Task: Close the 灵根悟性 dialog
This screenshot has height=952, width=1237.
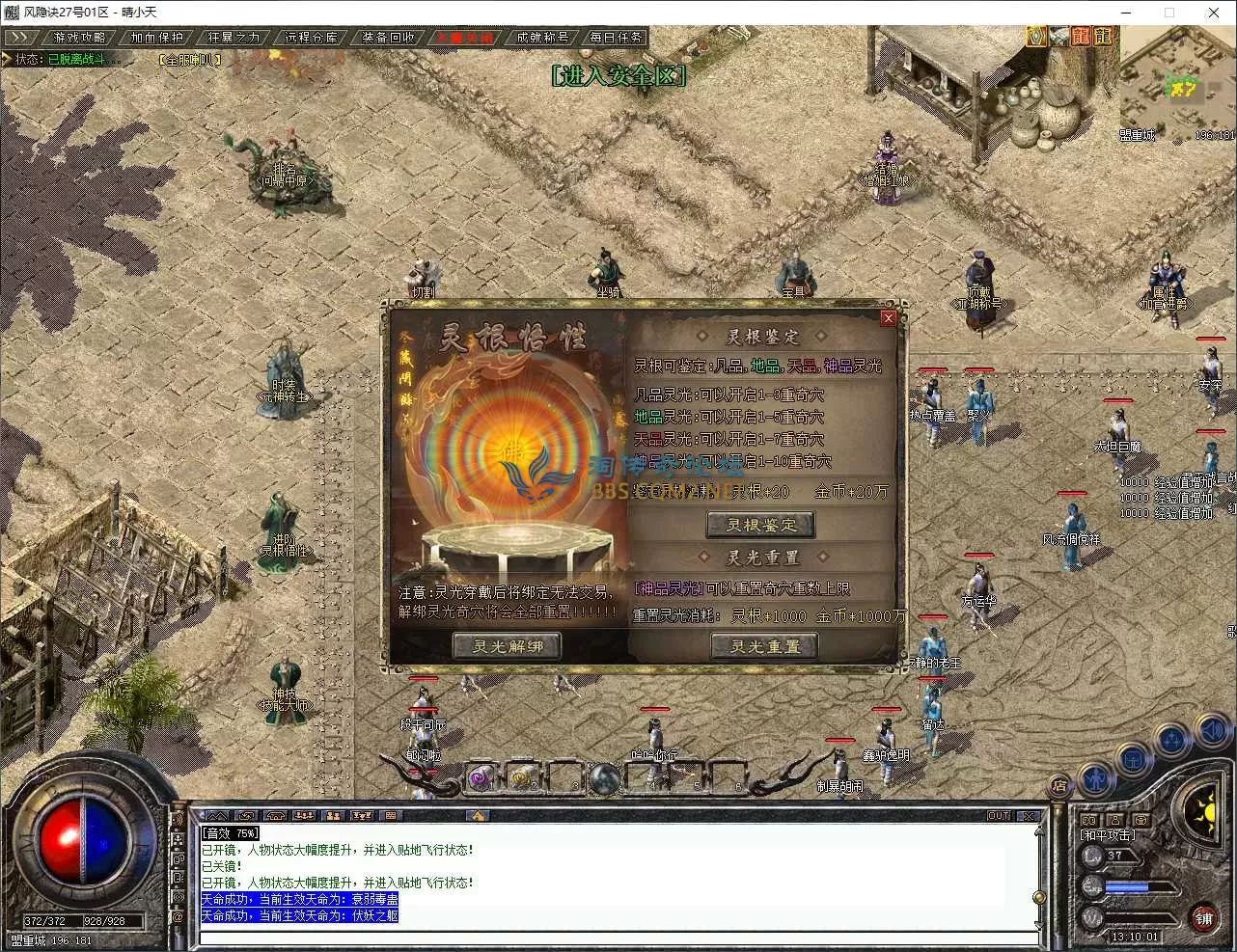Action: tap(888, 317)
